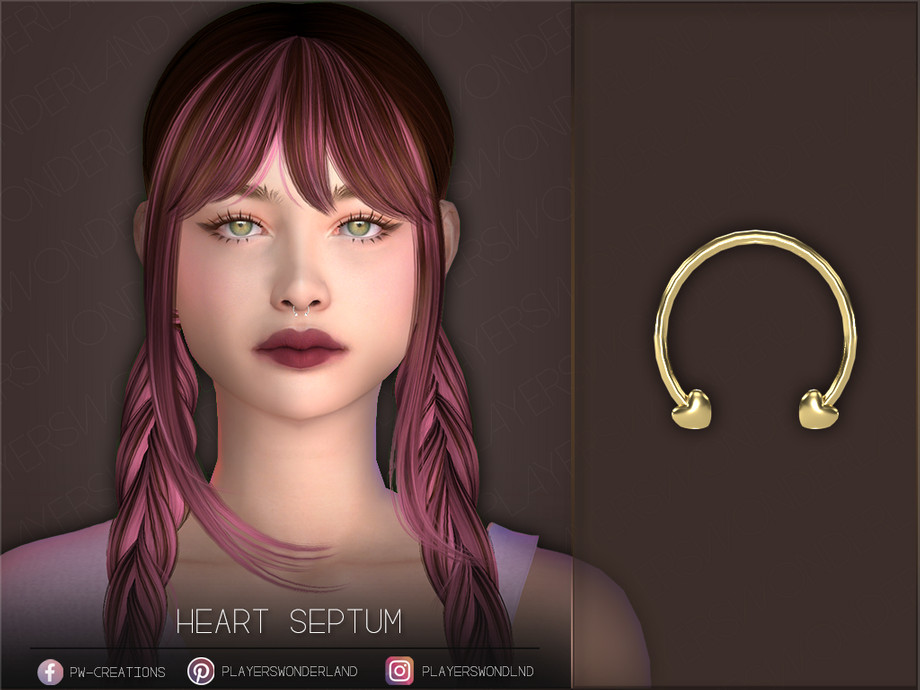This screenshot has width=920, height=690.
Task: Click the Facebook icon beside PW-Creations
Action: pos(50,671)
